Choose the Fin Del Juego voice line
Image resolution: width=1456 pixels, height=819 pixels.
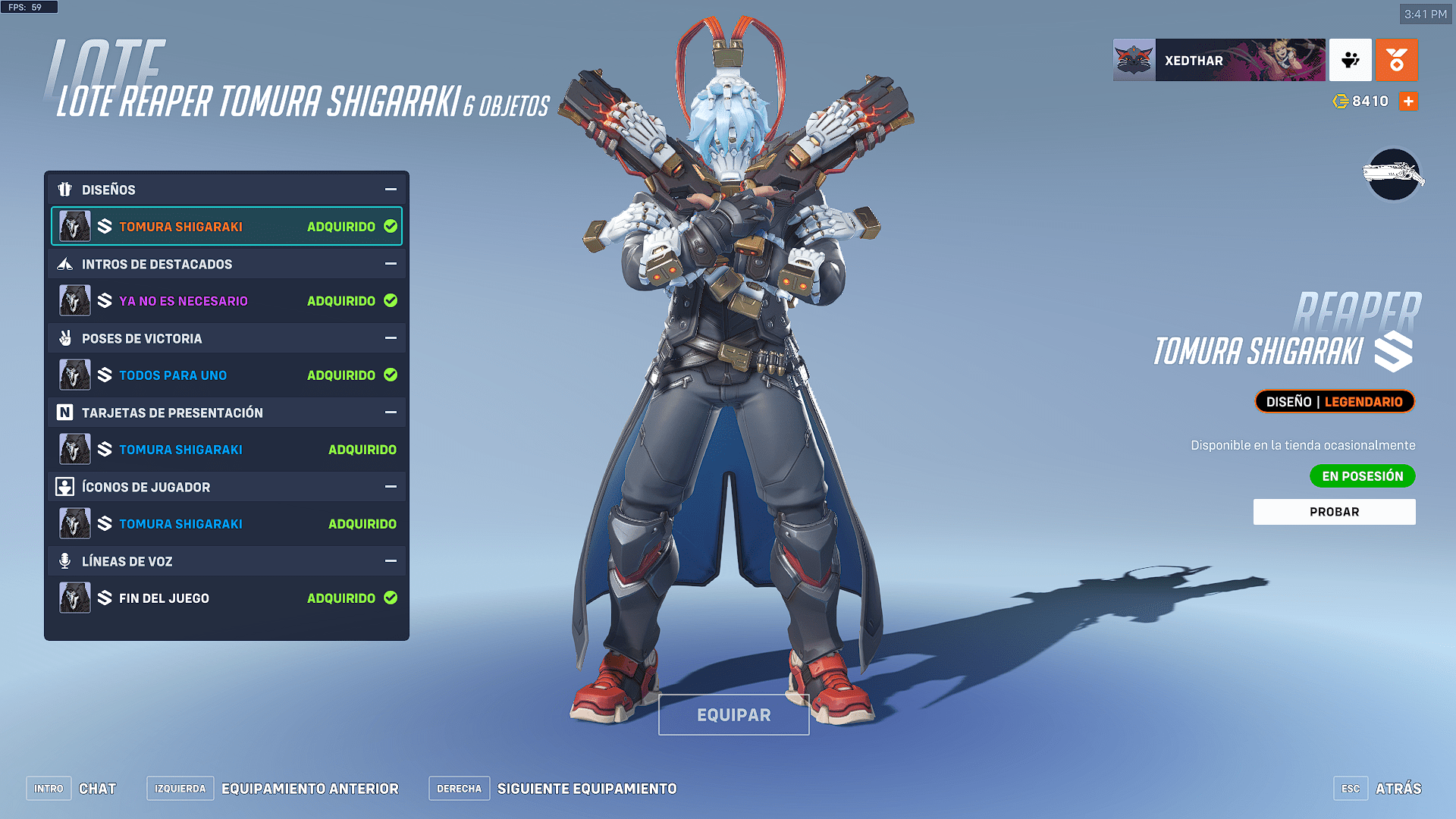[226, 598]
